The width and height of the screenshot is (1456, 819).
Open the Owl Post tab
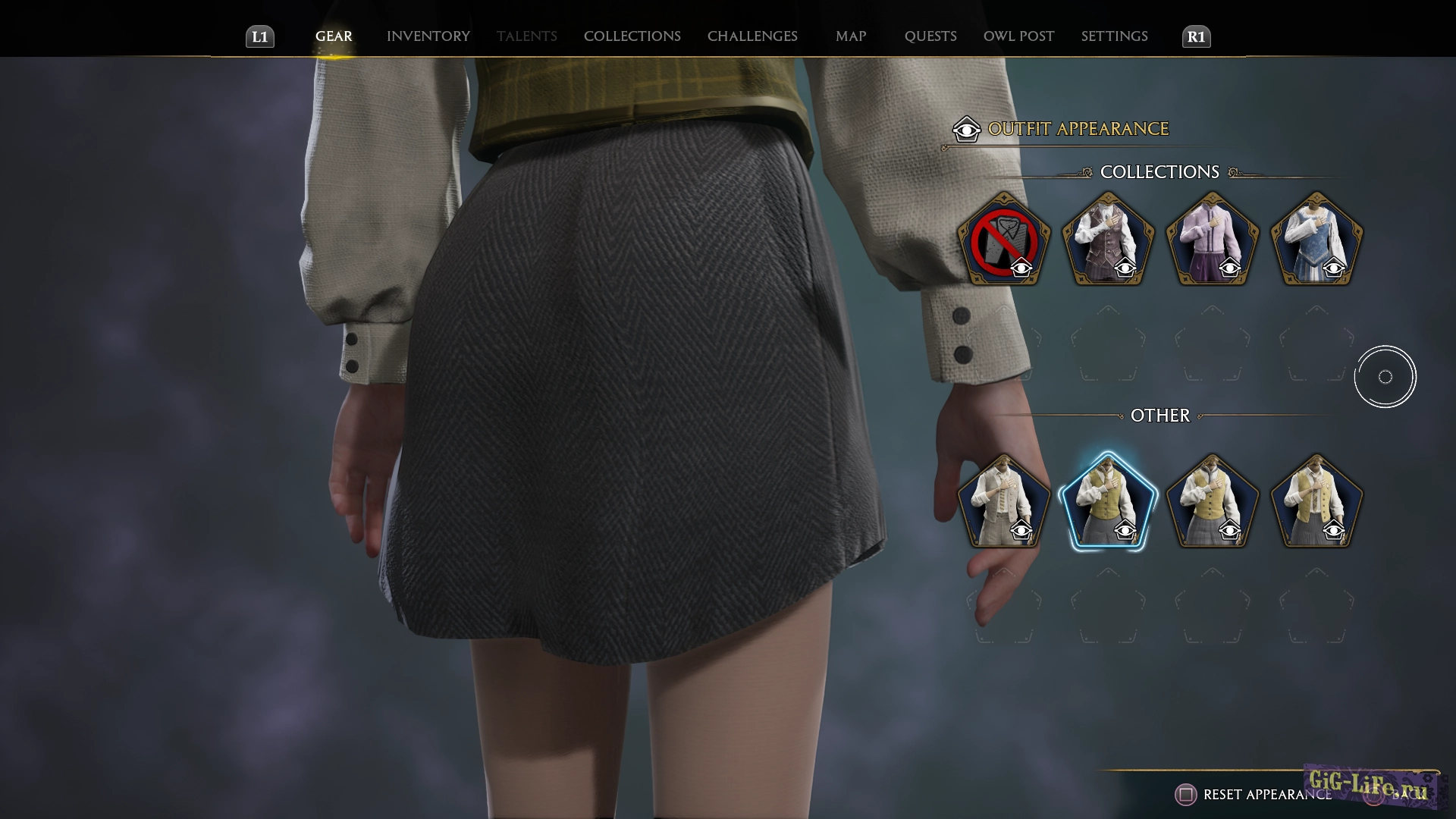[x=1018, y=36]
